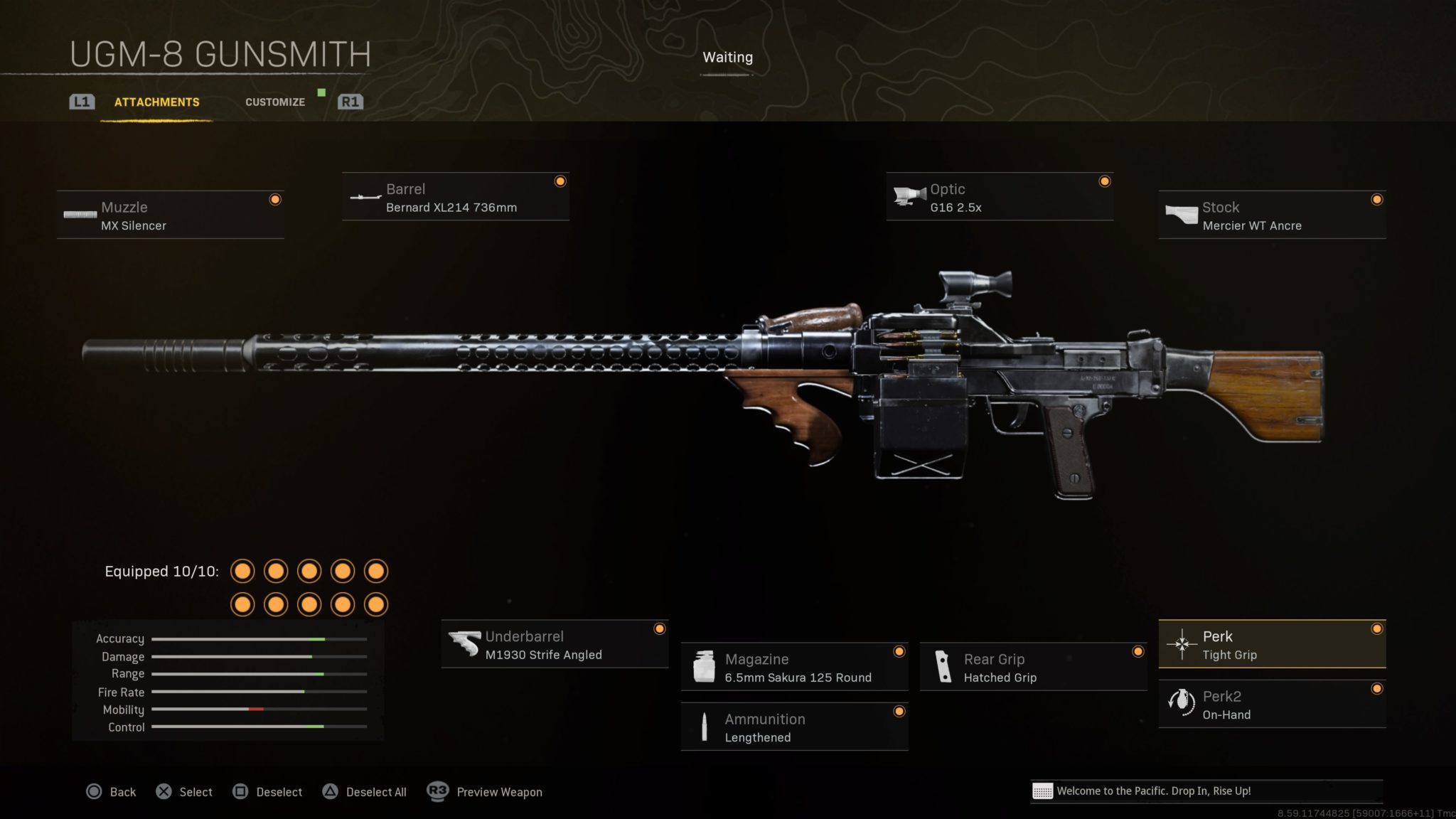Select the Tight Grip crosshair perk icon
The width and height of the screenshot is (1456, 819).
point(1182,645)
